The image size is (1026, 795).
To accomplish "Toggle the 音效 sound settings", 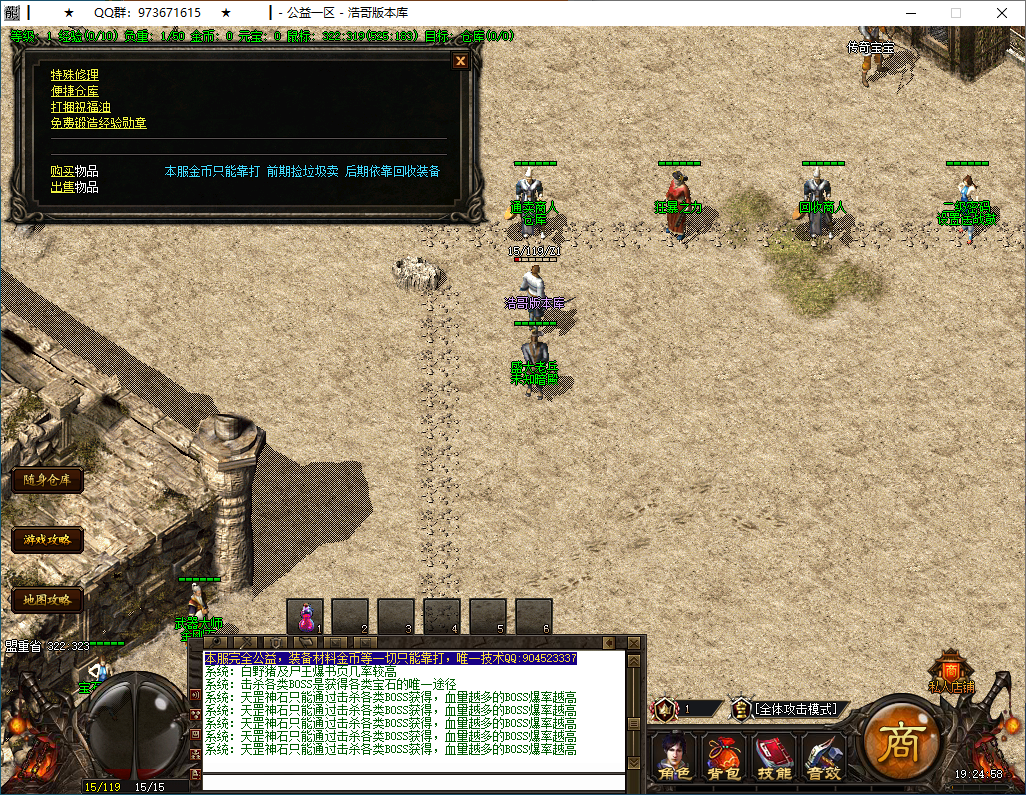I will [823, 758].
